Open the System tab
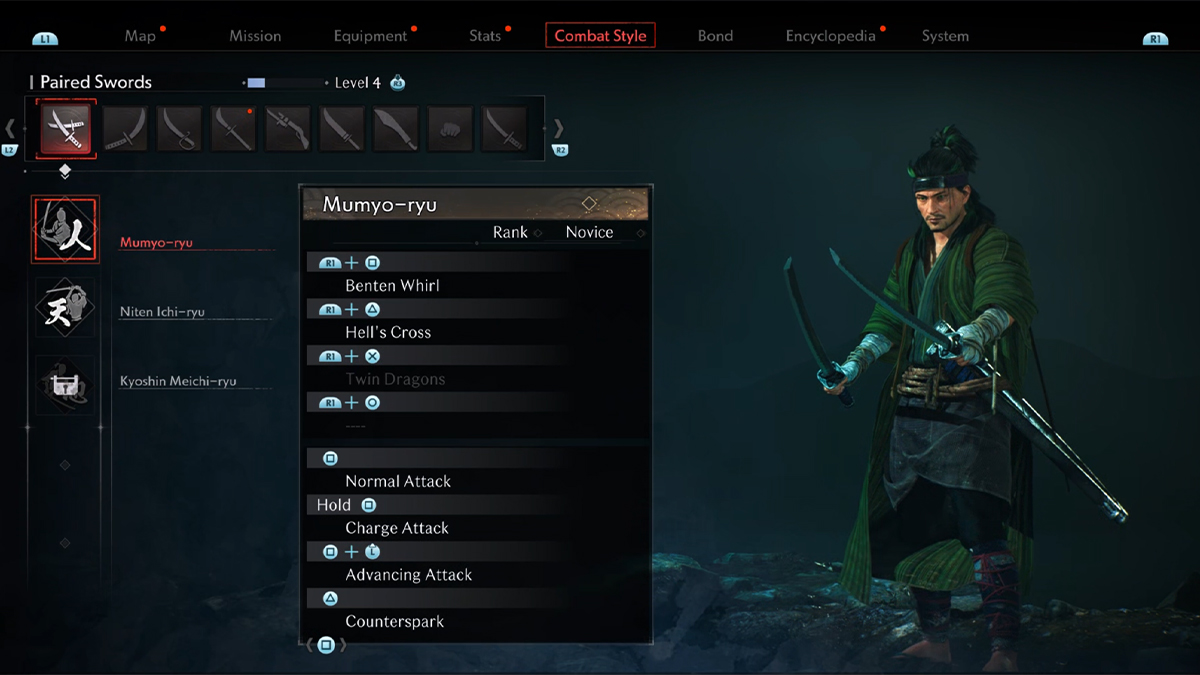Image resolution: width=1200 pixels, height=675 pixels. 945,36
